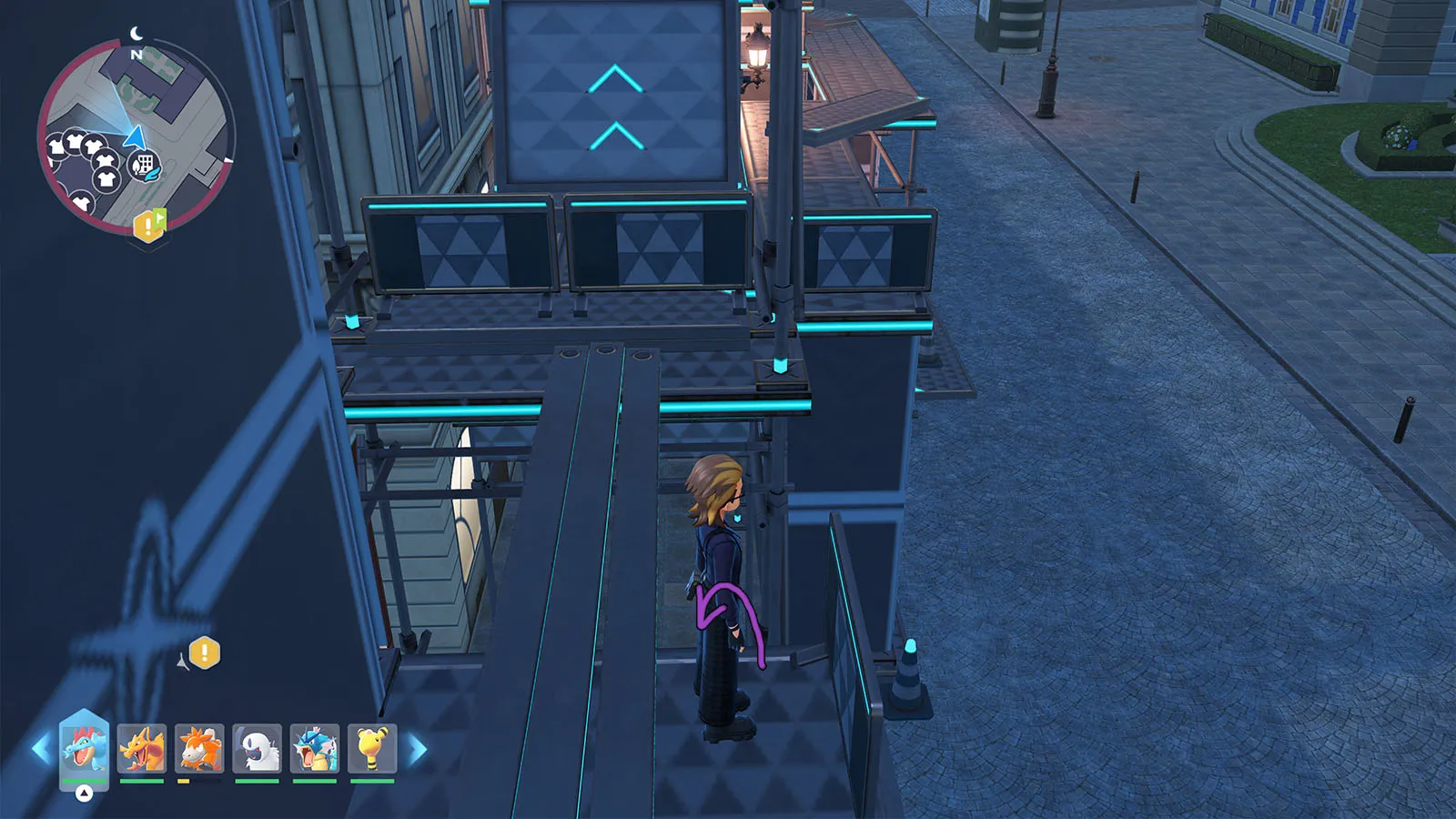Click the left party cycle arrow
The height and width of the screenshot is (819, 1456).
[40, 750]
